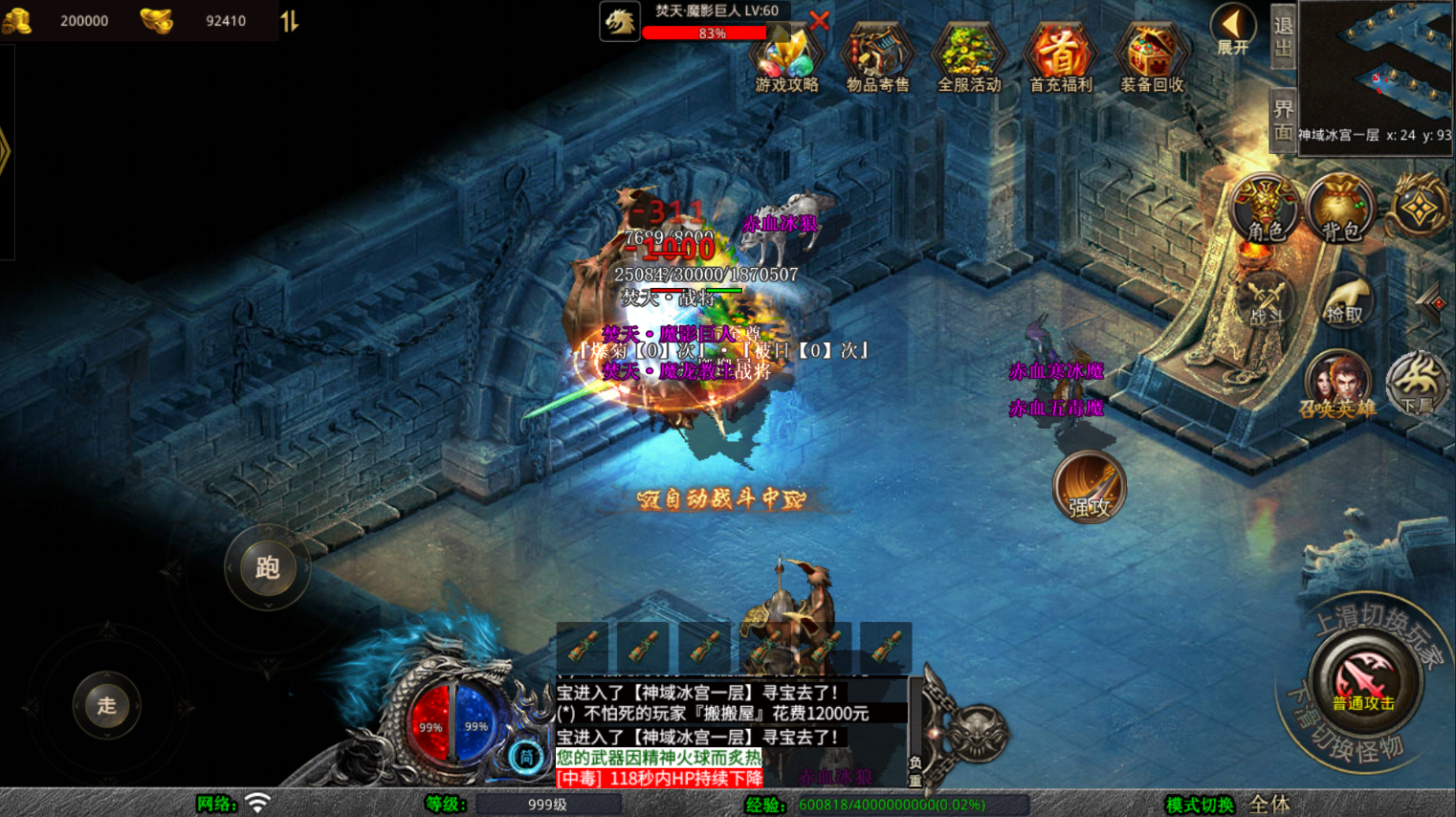Select the 战斗 combat button

1265,301
